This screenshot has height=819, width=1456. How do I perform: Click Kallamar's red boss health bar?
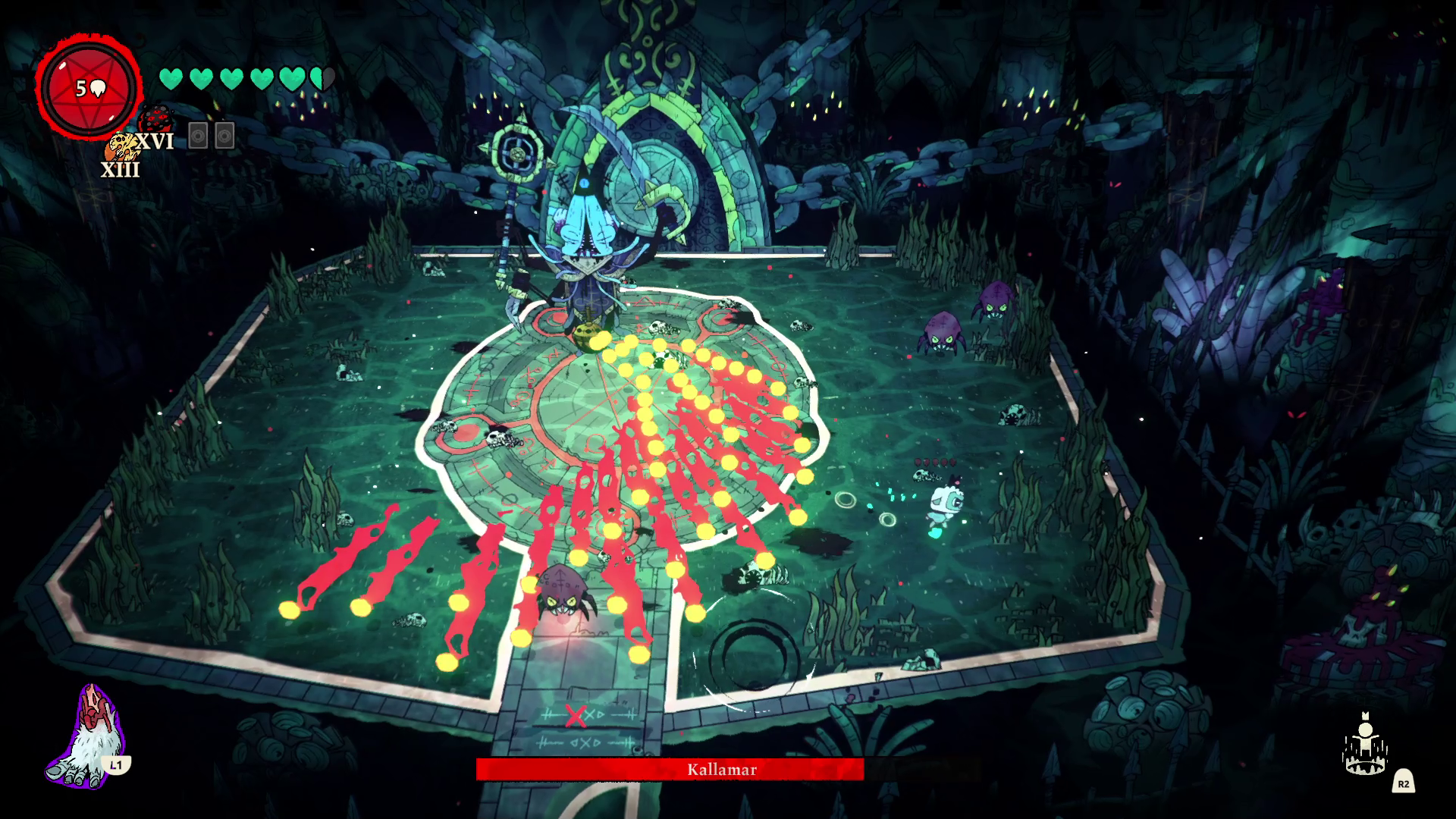pyautogui.click(x=670, y=770)
